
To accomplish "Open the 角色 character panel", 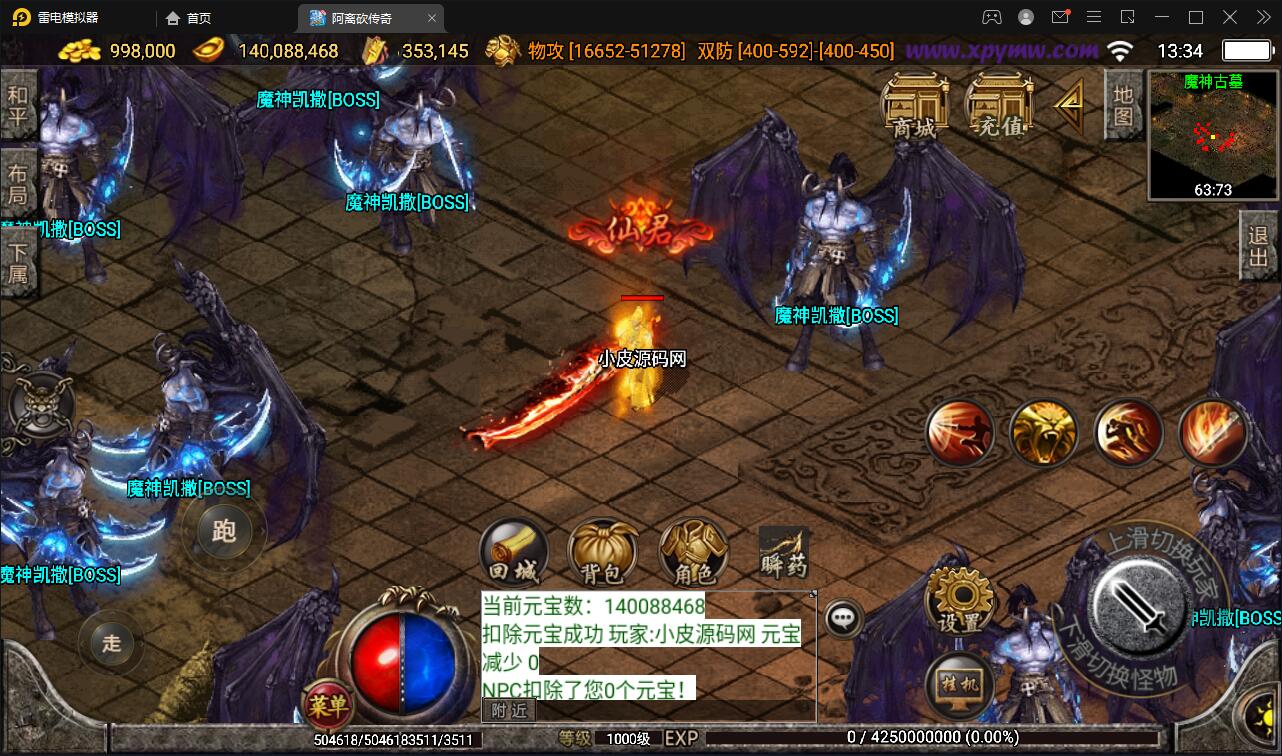I will pyautogui.click(x=692, y=551).
